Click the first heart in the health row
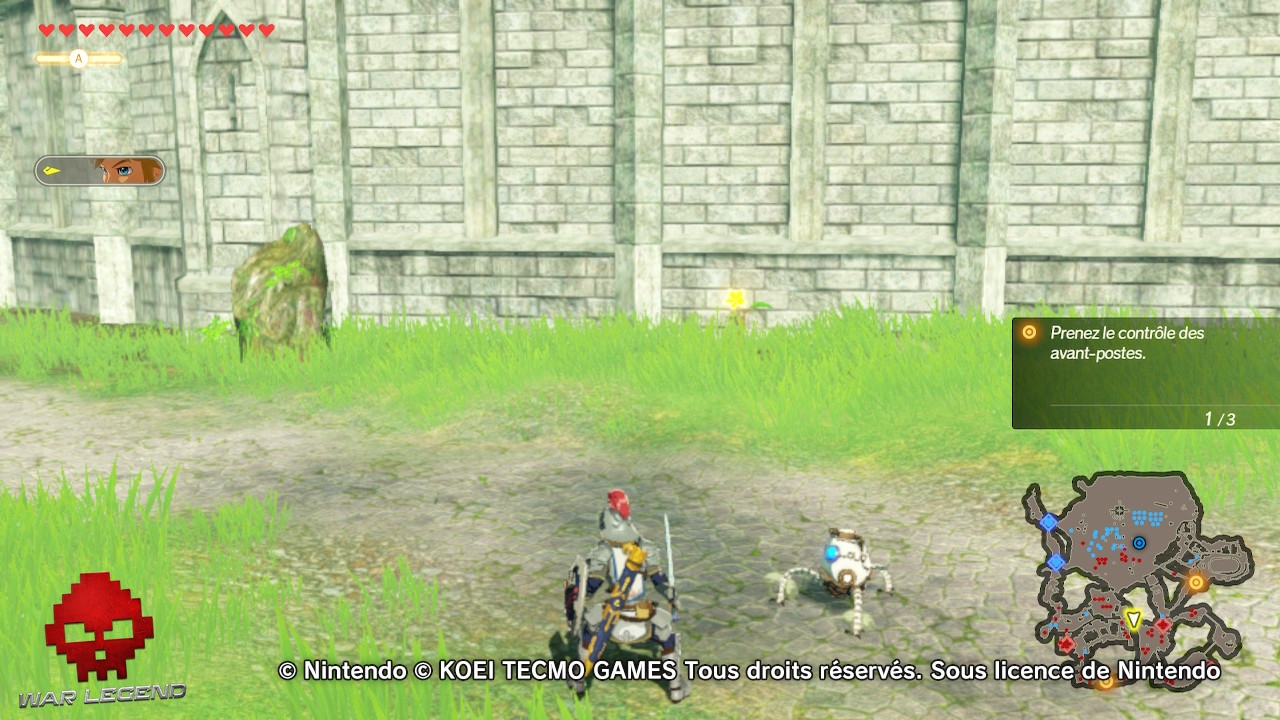 pyautogui.click(x=45, y=30)
